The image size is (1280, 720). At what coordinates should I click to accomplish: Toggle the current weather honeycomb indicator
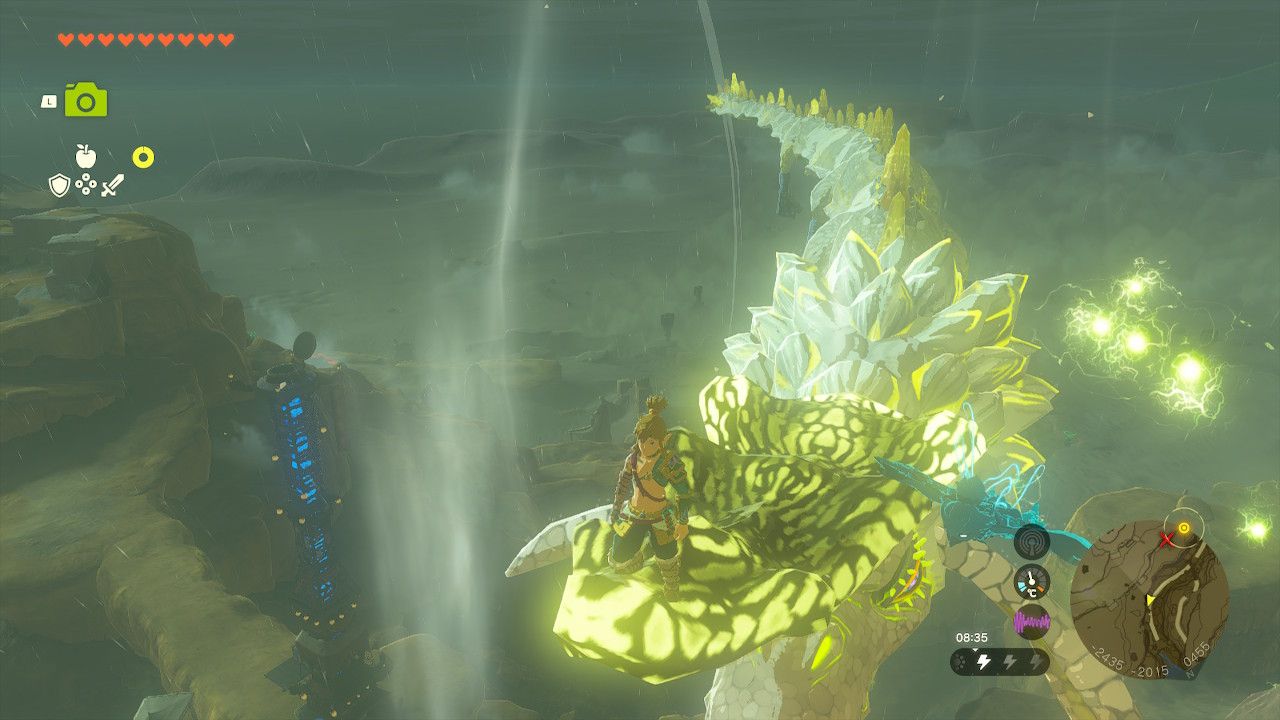click(x=961, y=660)
